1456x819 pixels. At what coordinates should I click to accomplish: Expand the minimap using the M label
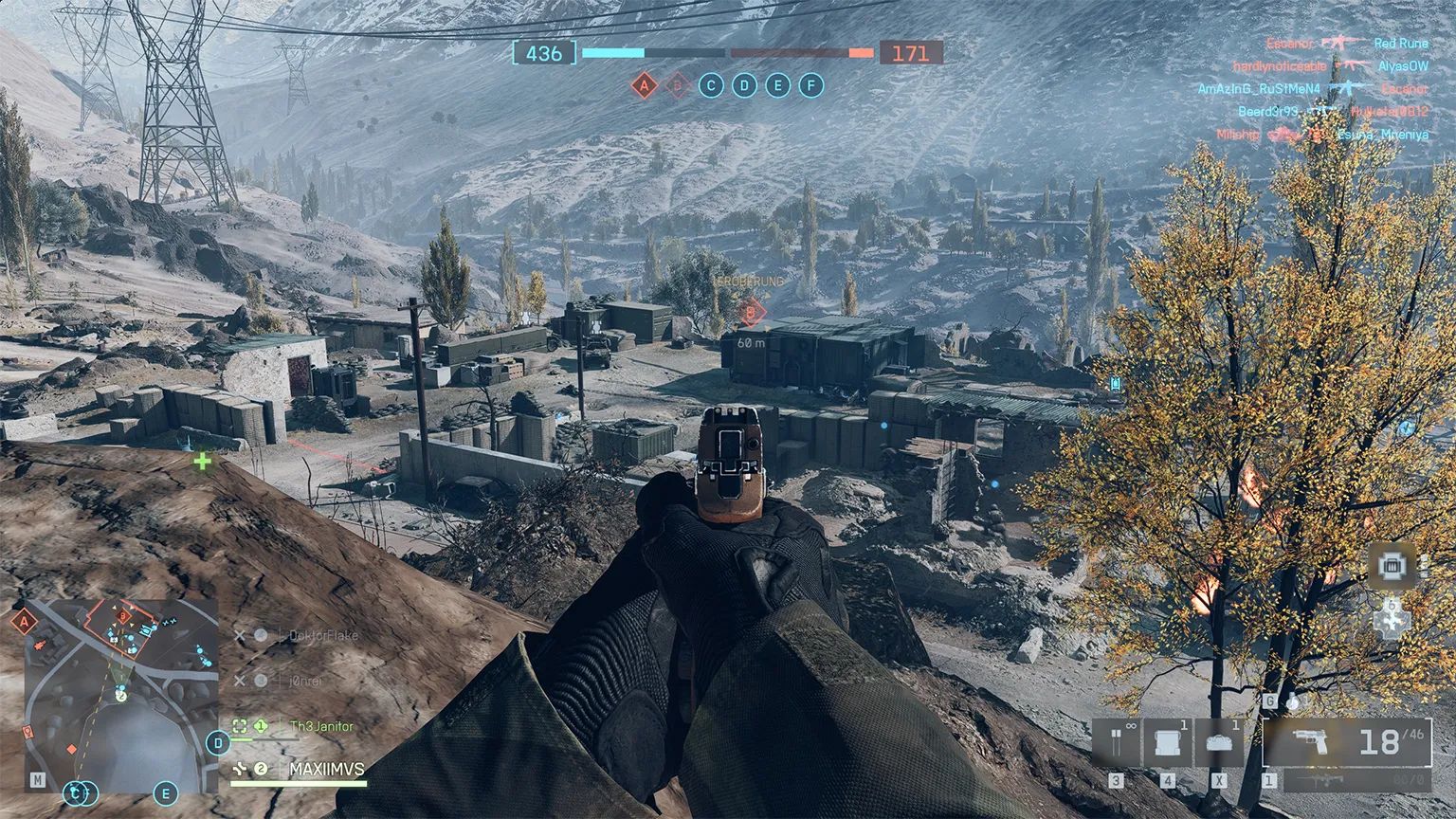[38, 779]
